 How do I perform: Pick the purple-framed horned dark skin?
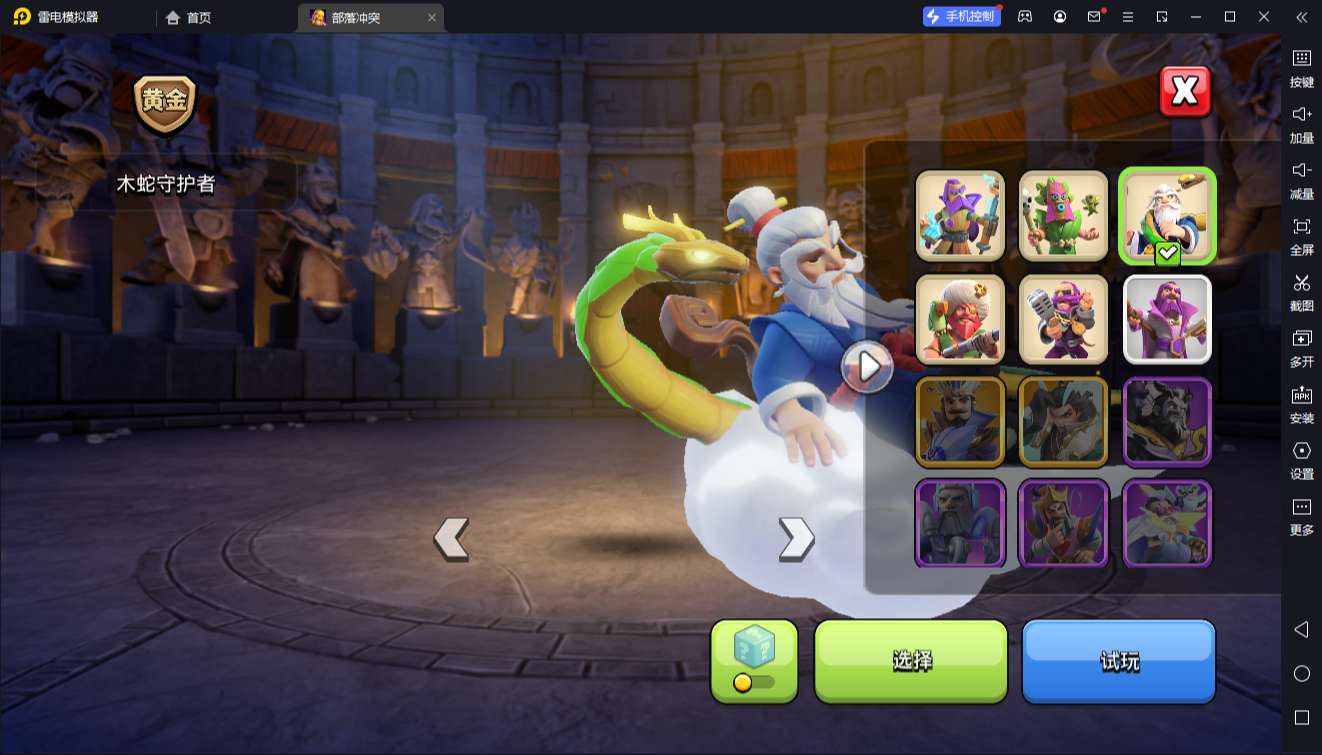click(1167, 422)
